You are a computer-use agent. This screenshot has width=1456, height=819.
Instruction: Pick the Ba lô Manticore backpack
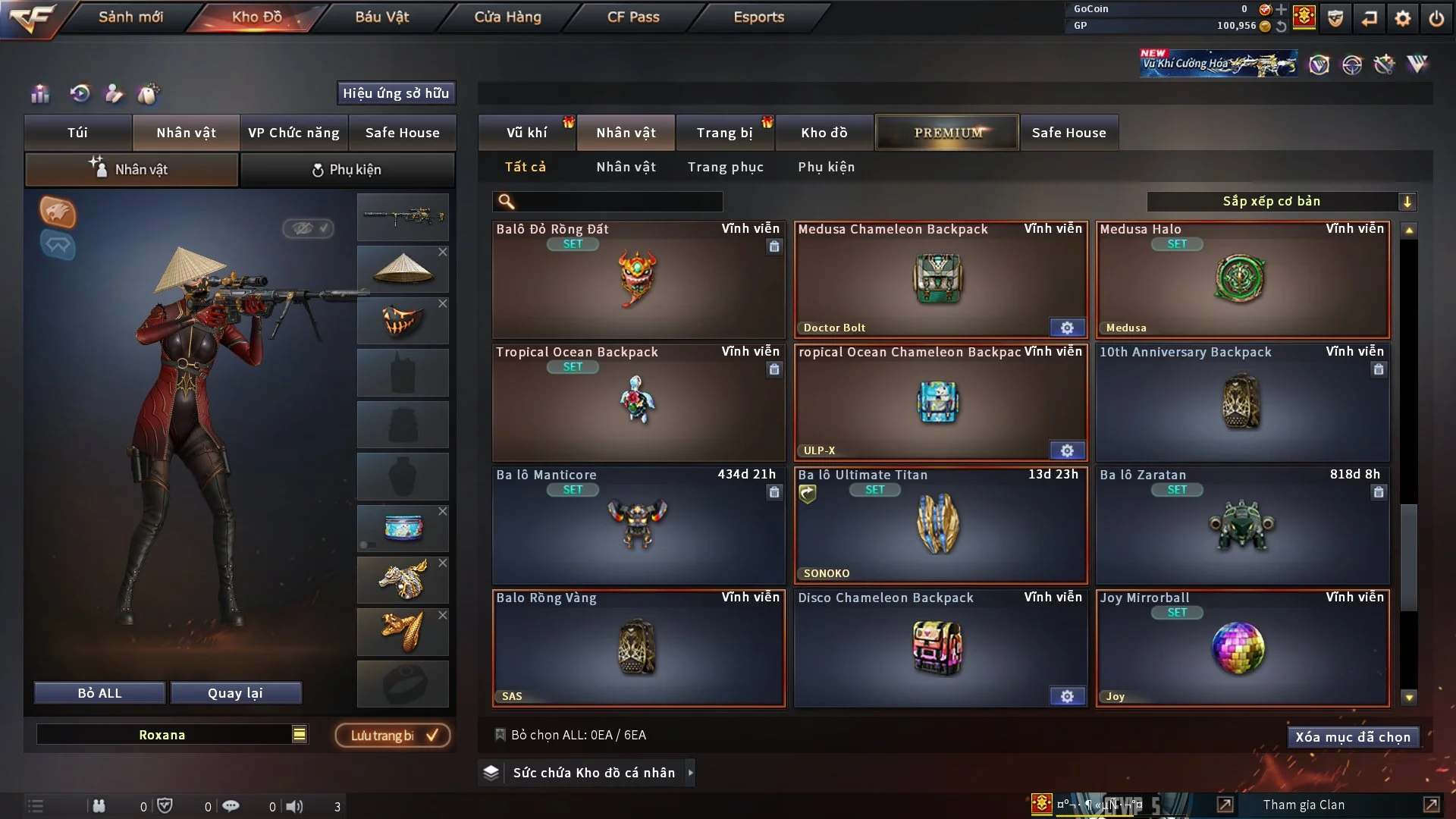coord(638,525)
